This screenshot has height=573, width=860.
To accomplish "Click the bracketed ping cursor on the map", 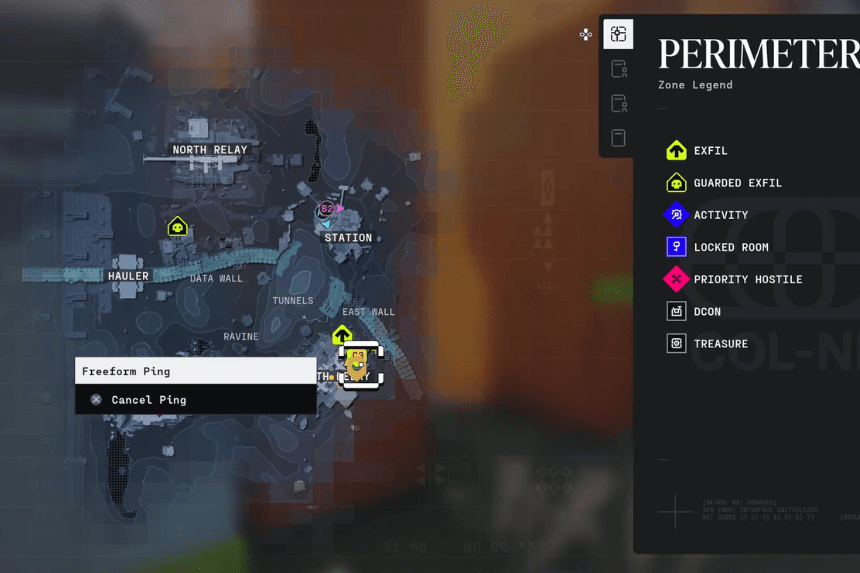I will coord(359,366).
